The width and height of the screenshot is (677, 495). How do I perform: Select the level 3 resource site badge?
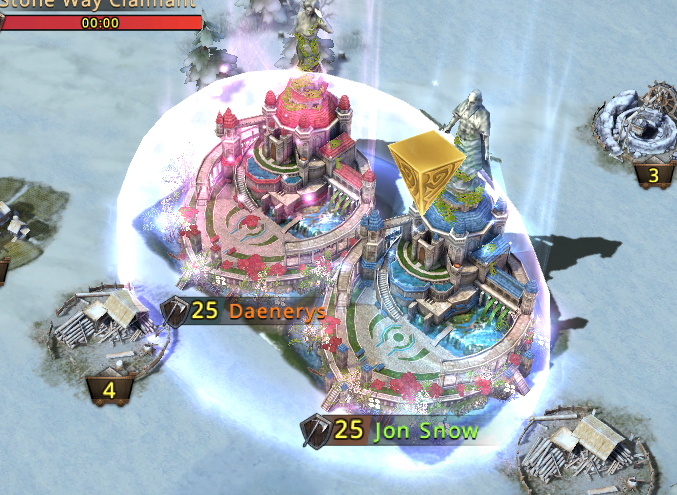point(653,177)
